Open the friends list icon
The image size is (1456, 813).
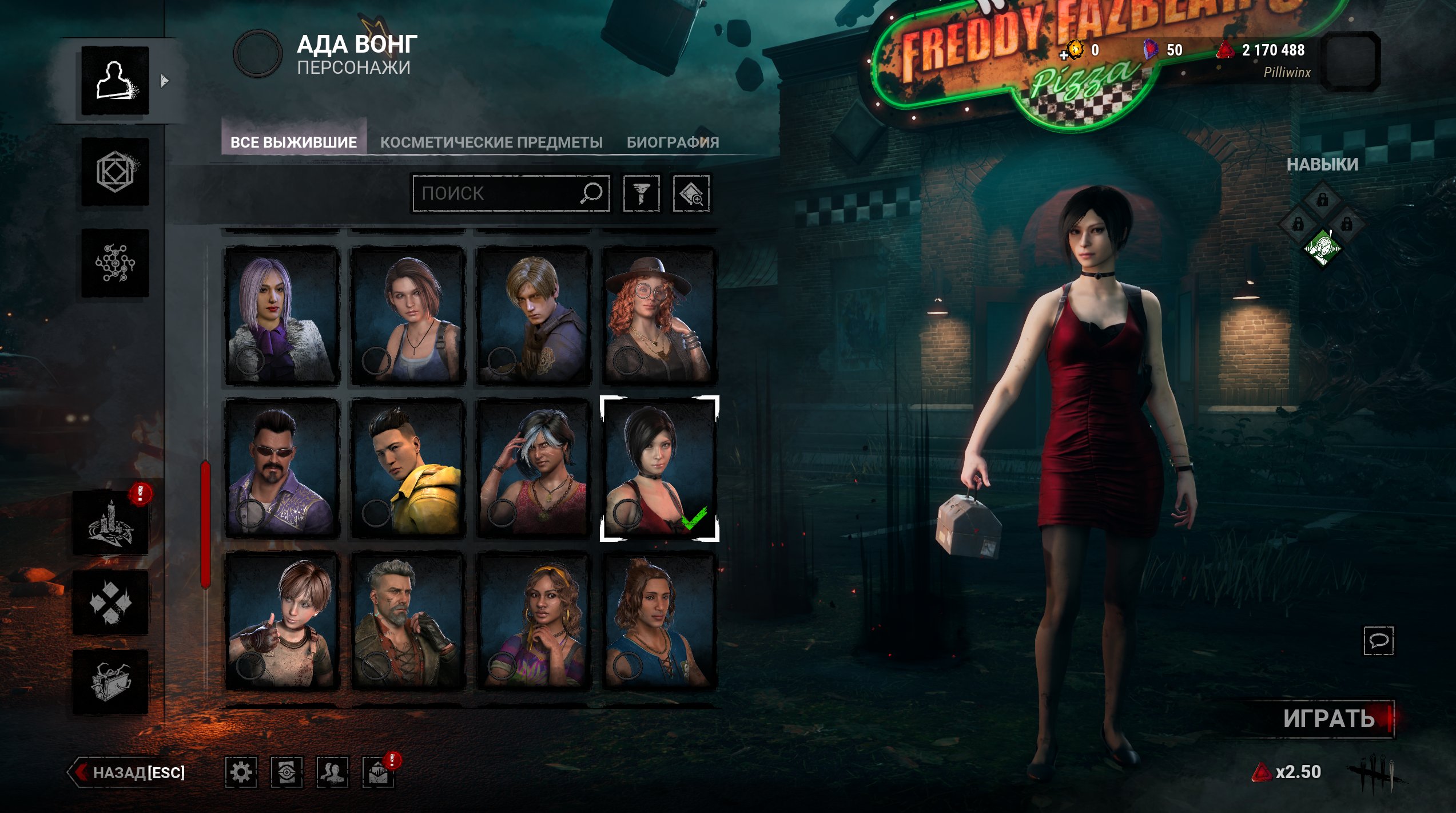(x=332, y=772)
